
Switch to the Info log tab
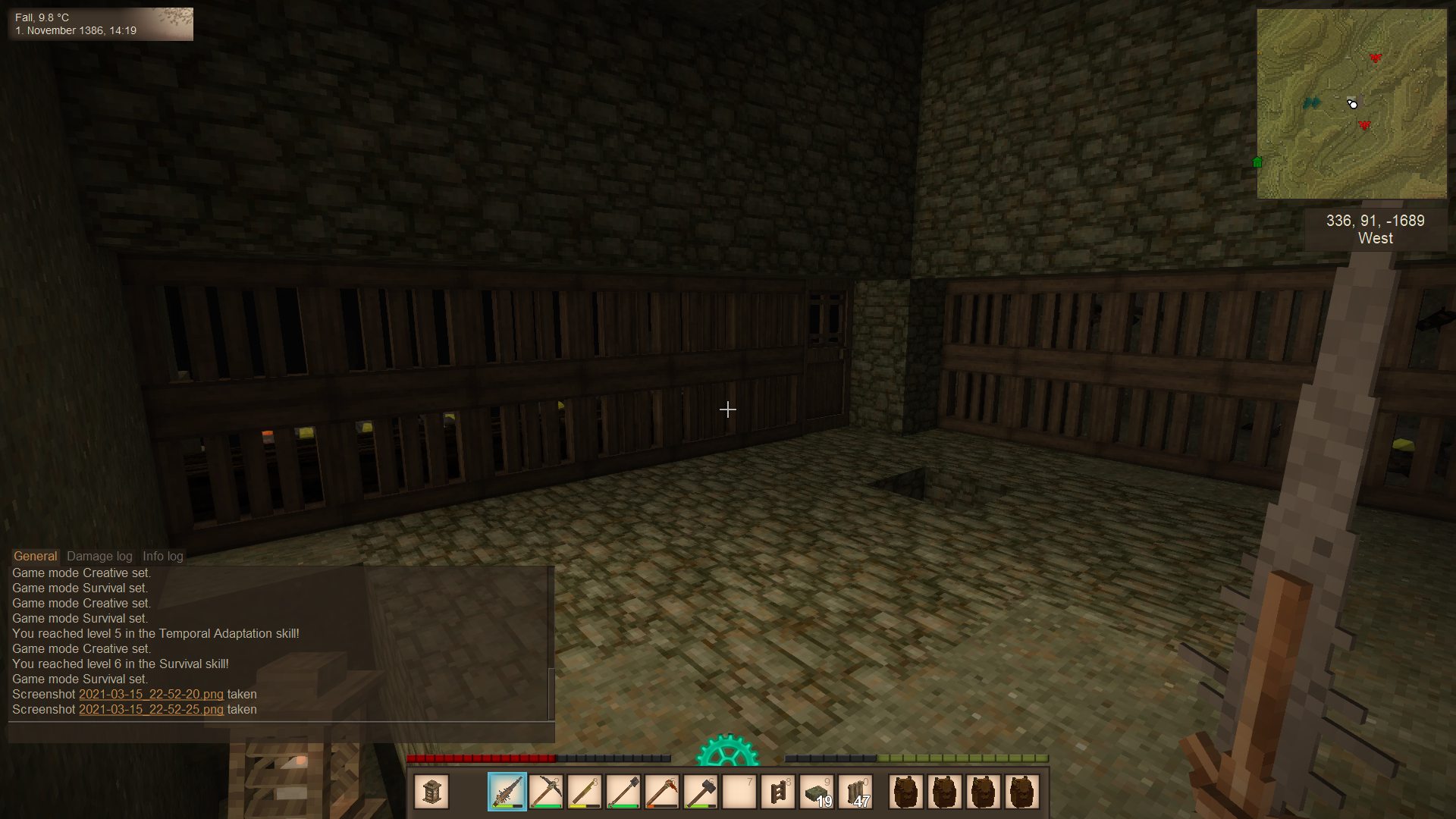tap(162, 556)
